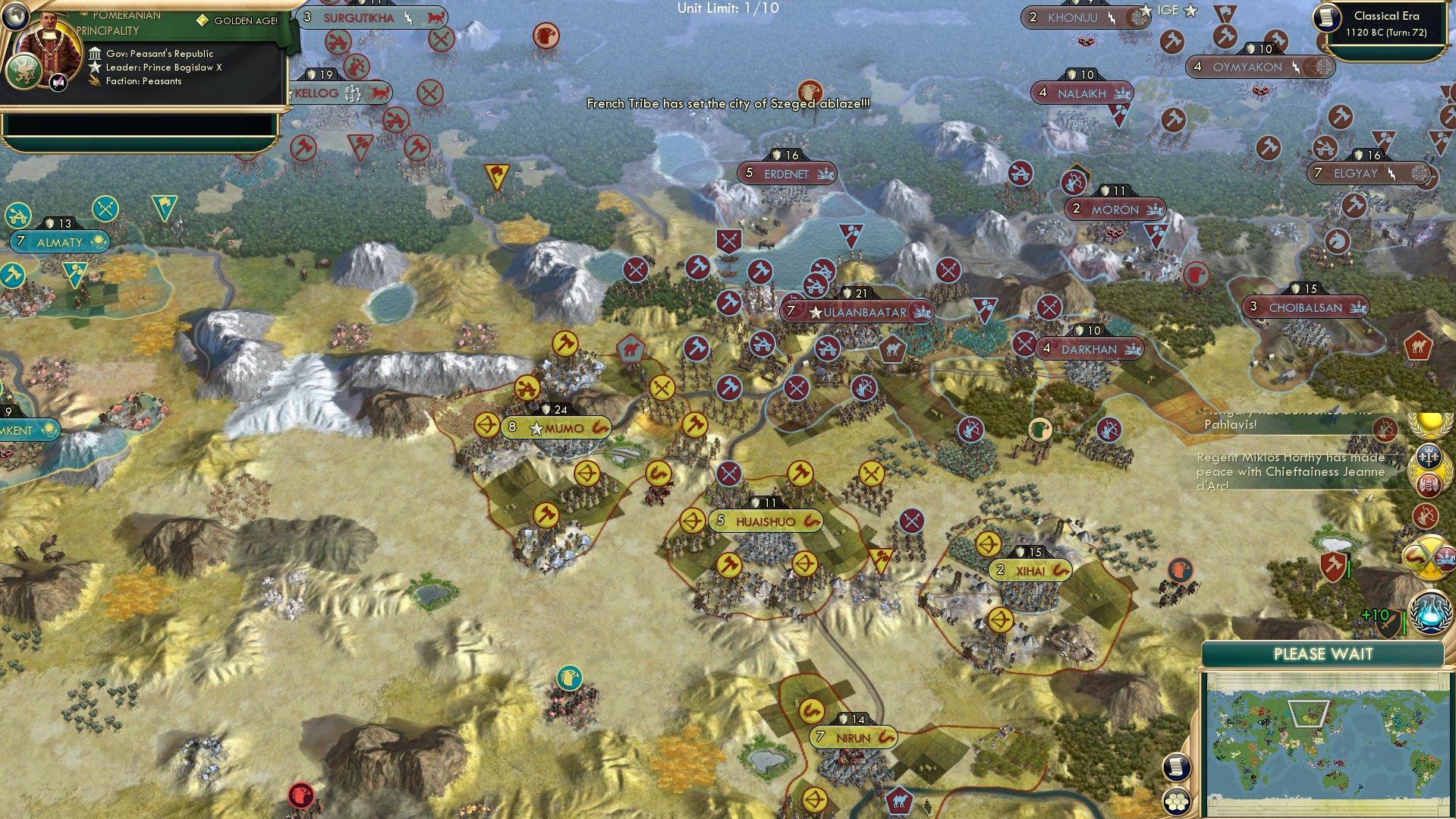Screen dimensions: 1456x819
Task: Click the red archer unit notification icon
Action: coord(1424,516)
